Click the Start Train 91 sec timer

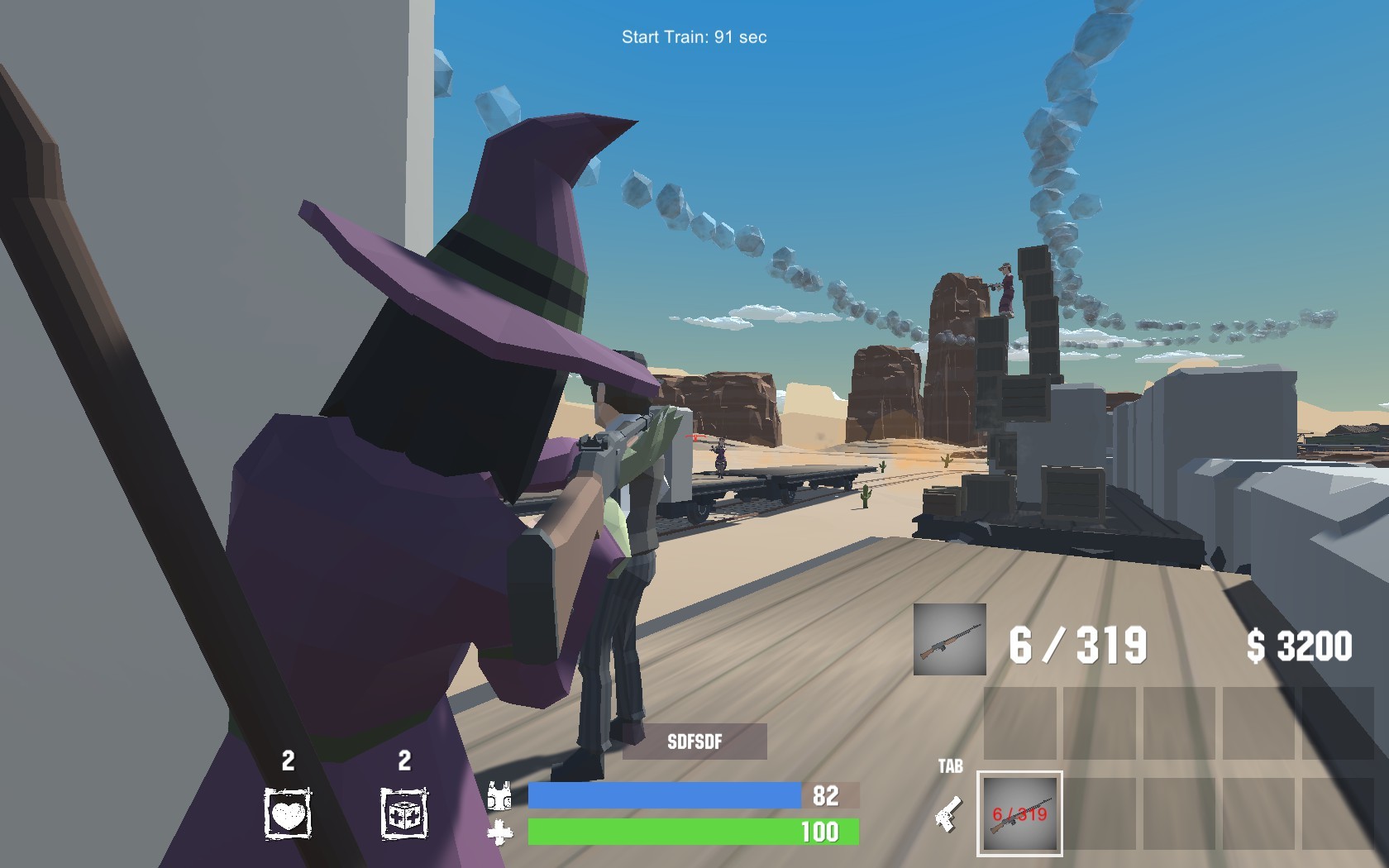[x=694, y=36]
